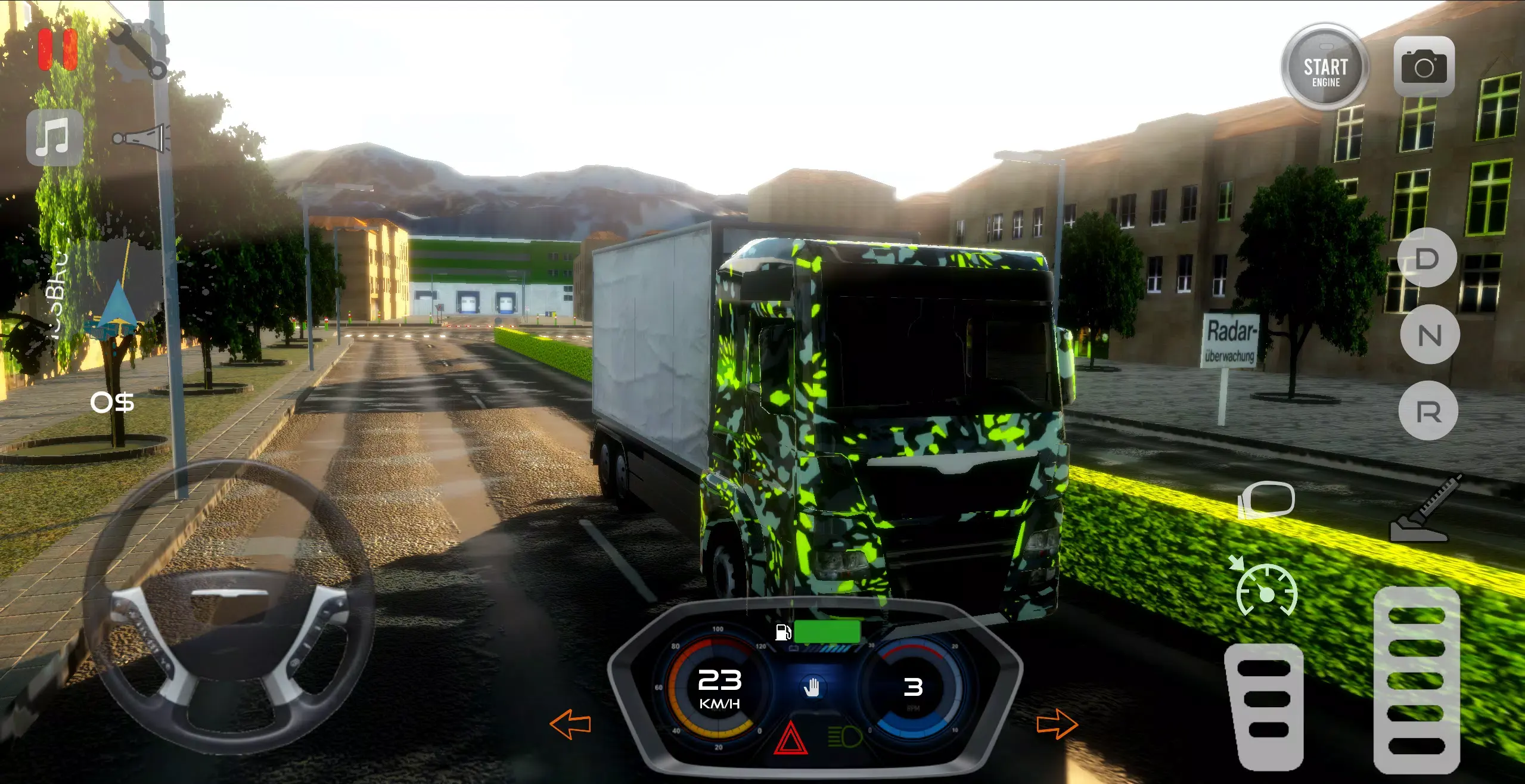Turn on the right turn signal arrow
Image resolution: width=1525 pixels, height=784 pixels.
click(1057, 724)
